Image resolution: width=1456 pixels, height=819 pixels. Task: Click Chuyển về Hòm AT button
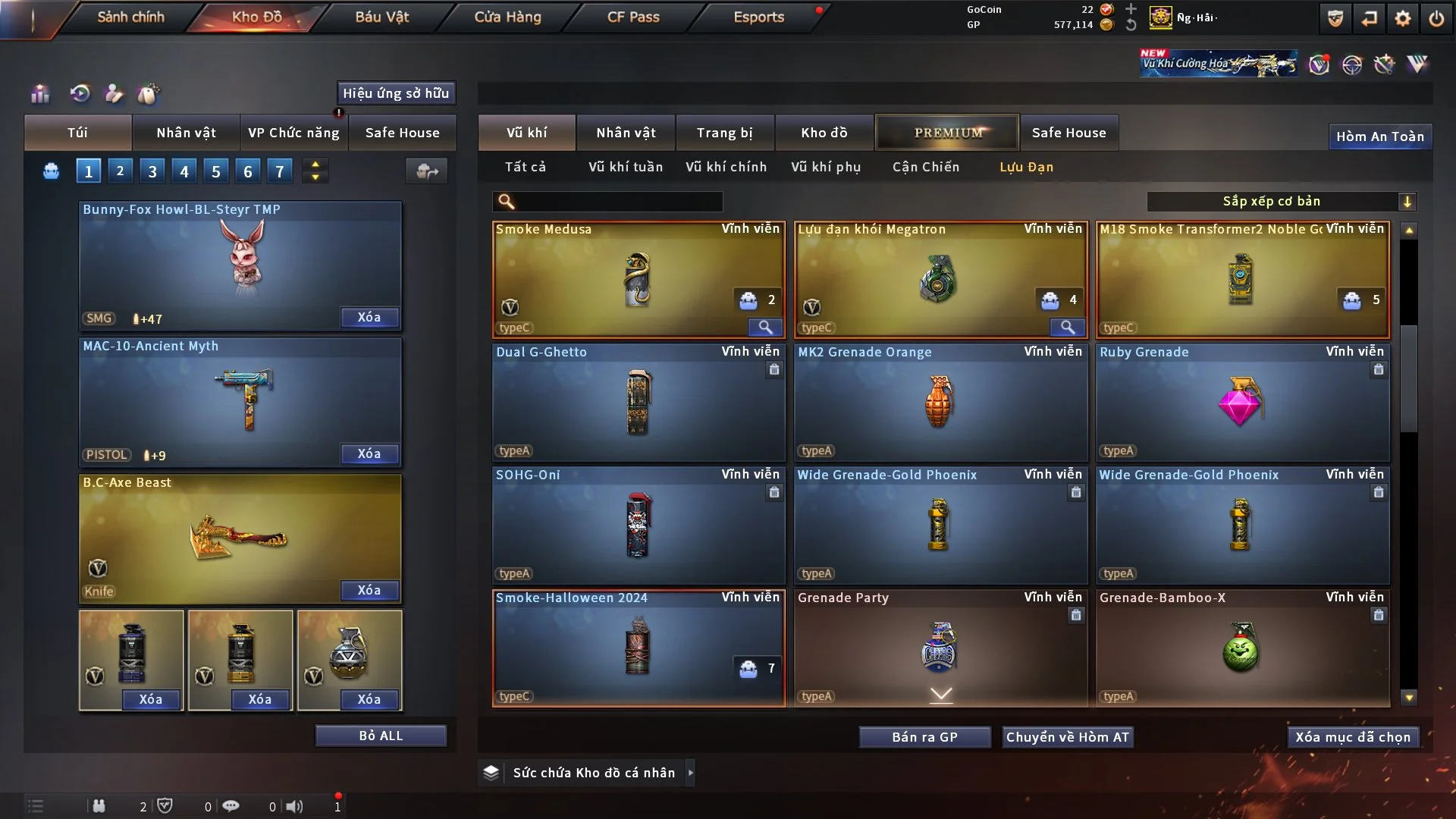click(x=1067, y=737)
